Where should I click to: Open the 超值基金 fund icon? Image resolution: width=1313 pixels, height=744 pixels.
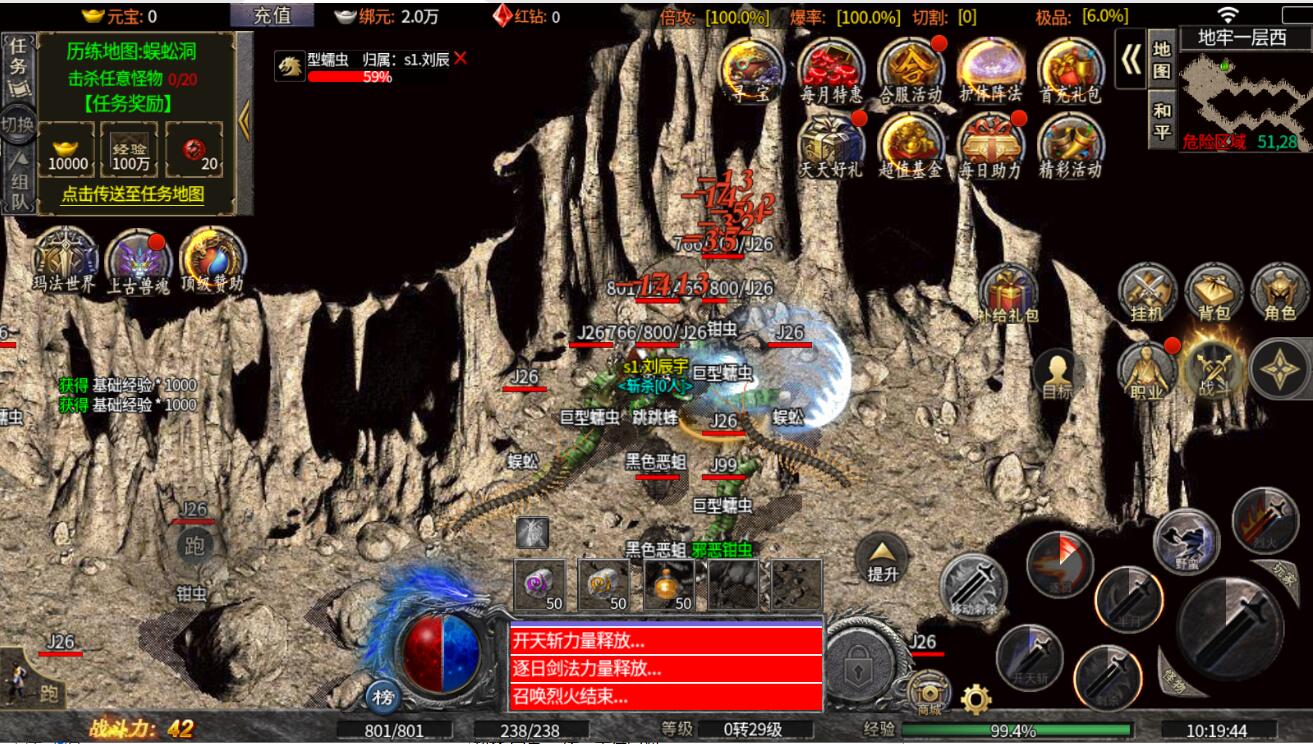[x=911, y=143]
